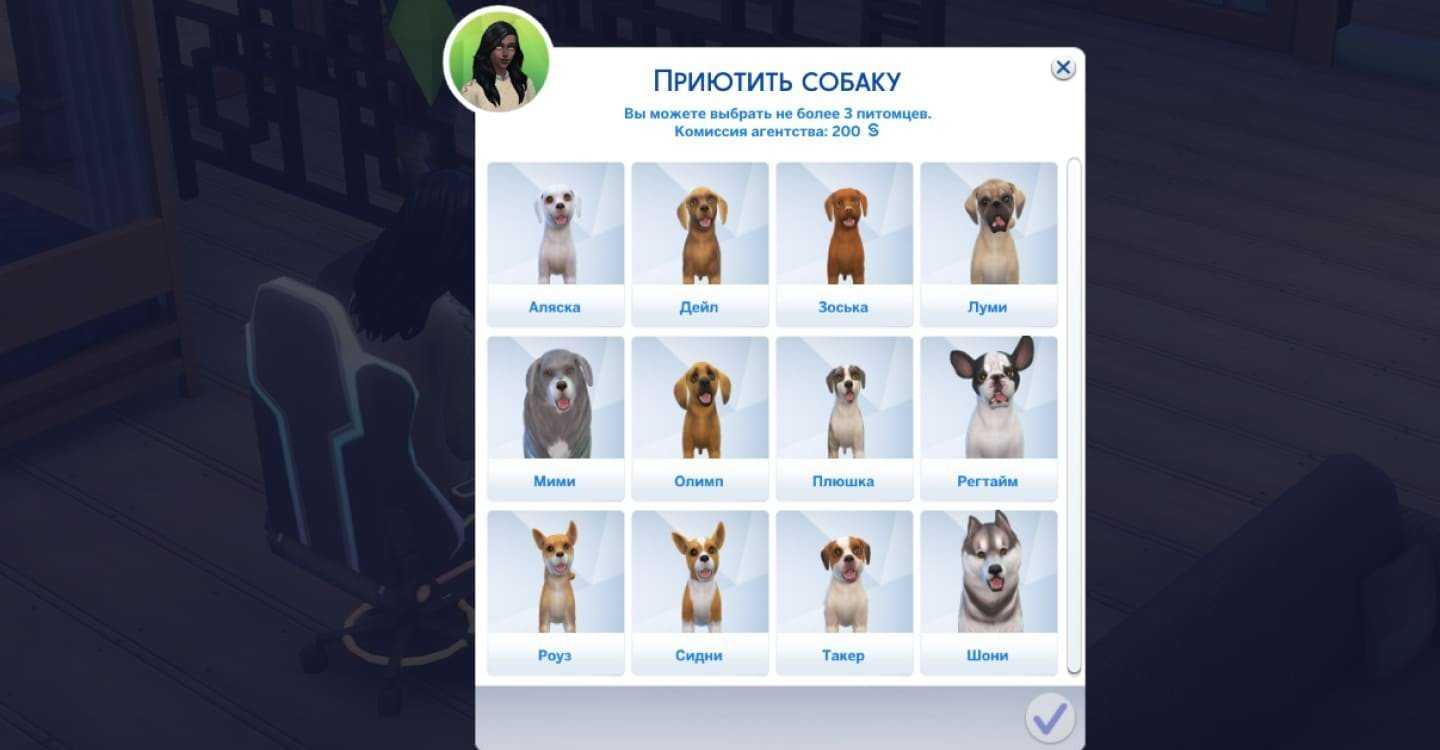Pick the reddish-brown dog Зоська
The height and width of the screenshot is (750, 1440).
(x=844, y=243)
